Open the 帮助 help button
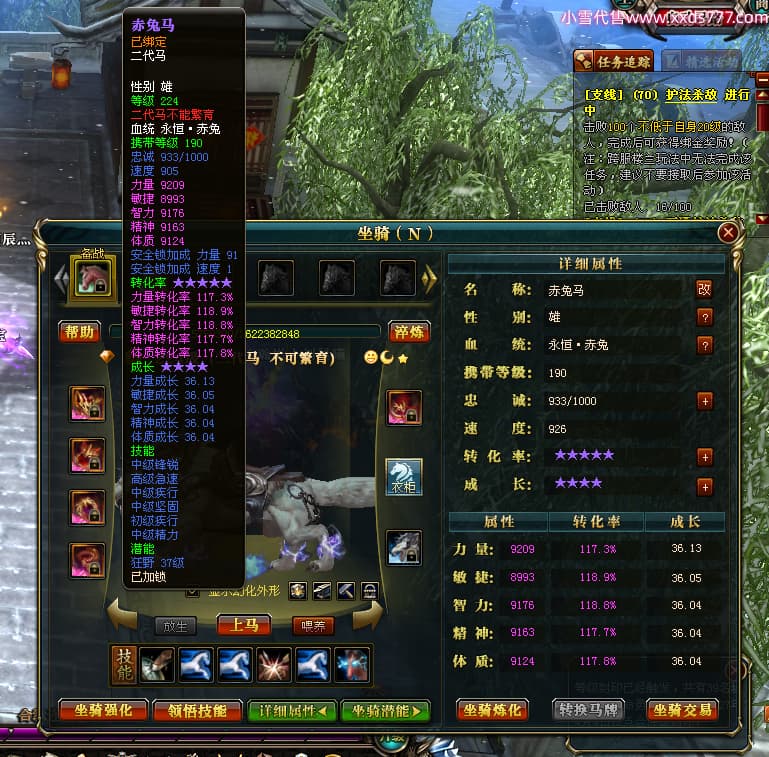The height and width of the screenshot is (757, 769). [79, 332]
